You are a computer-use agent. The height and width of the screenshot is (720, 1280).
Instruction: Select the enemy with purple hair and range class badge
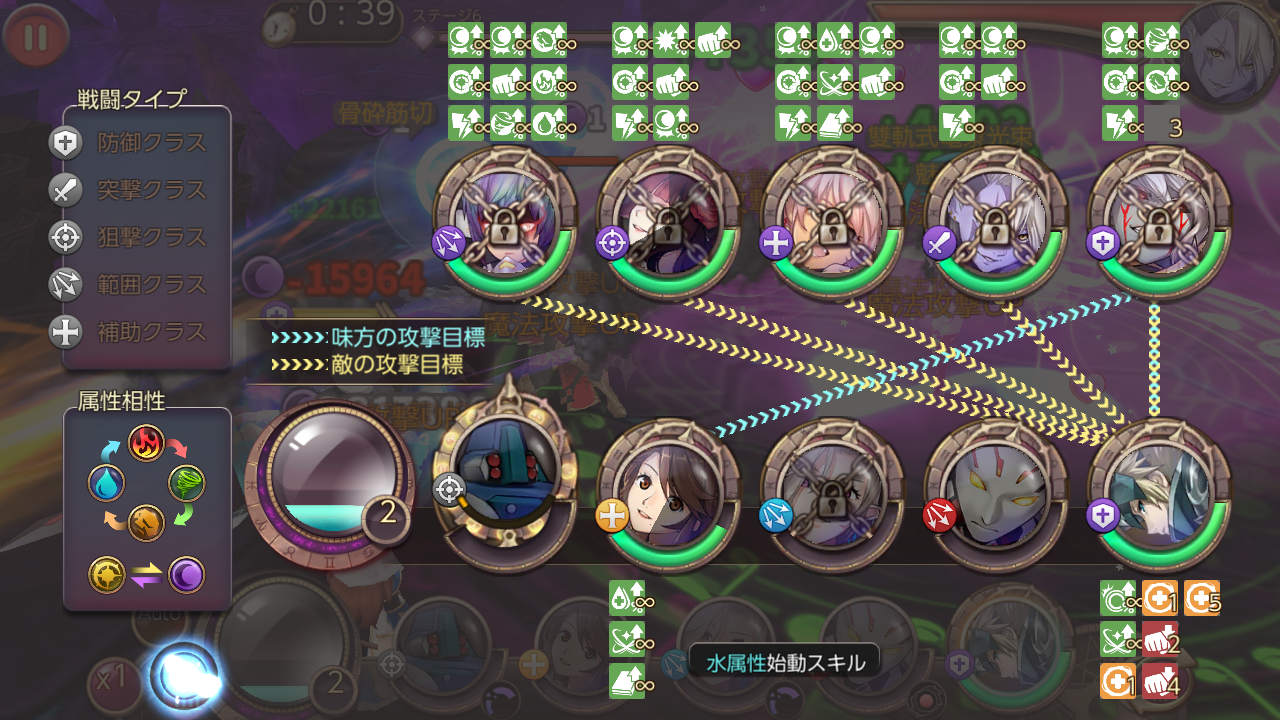click(x=505, y=220)
